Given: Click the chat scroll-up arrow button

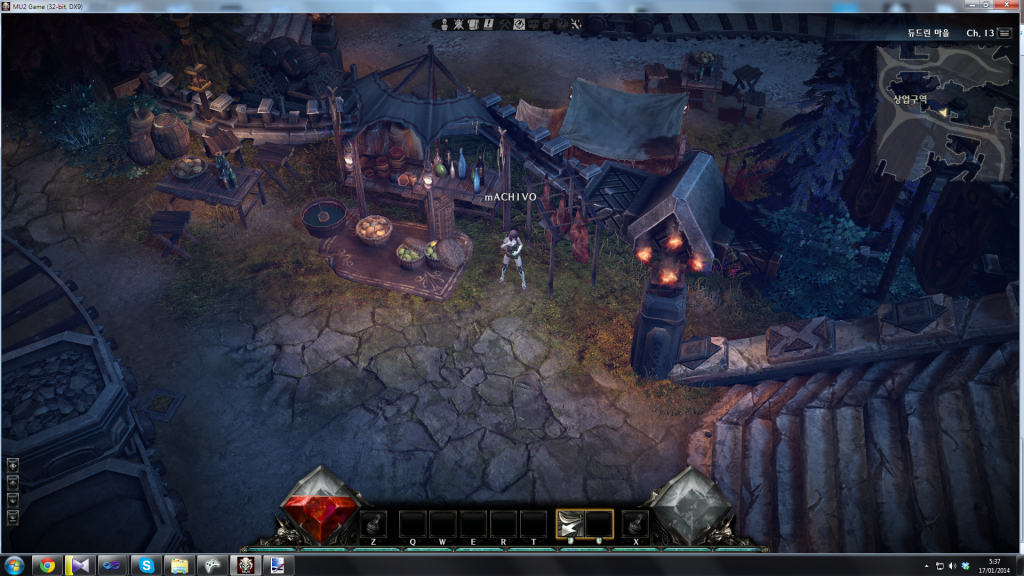Looking at the screenshot, I should (13, 482).
